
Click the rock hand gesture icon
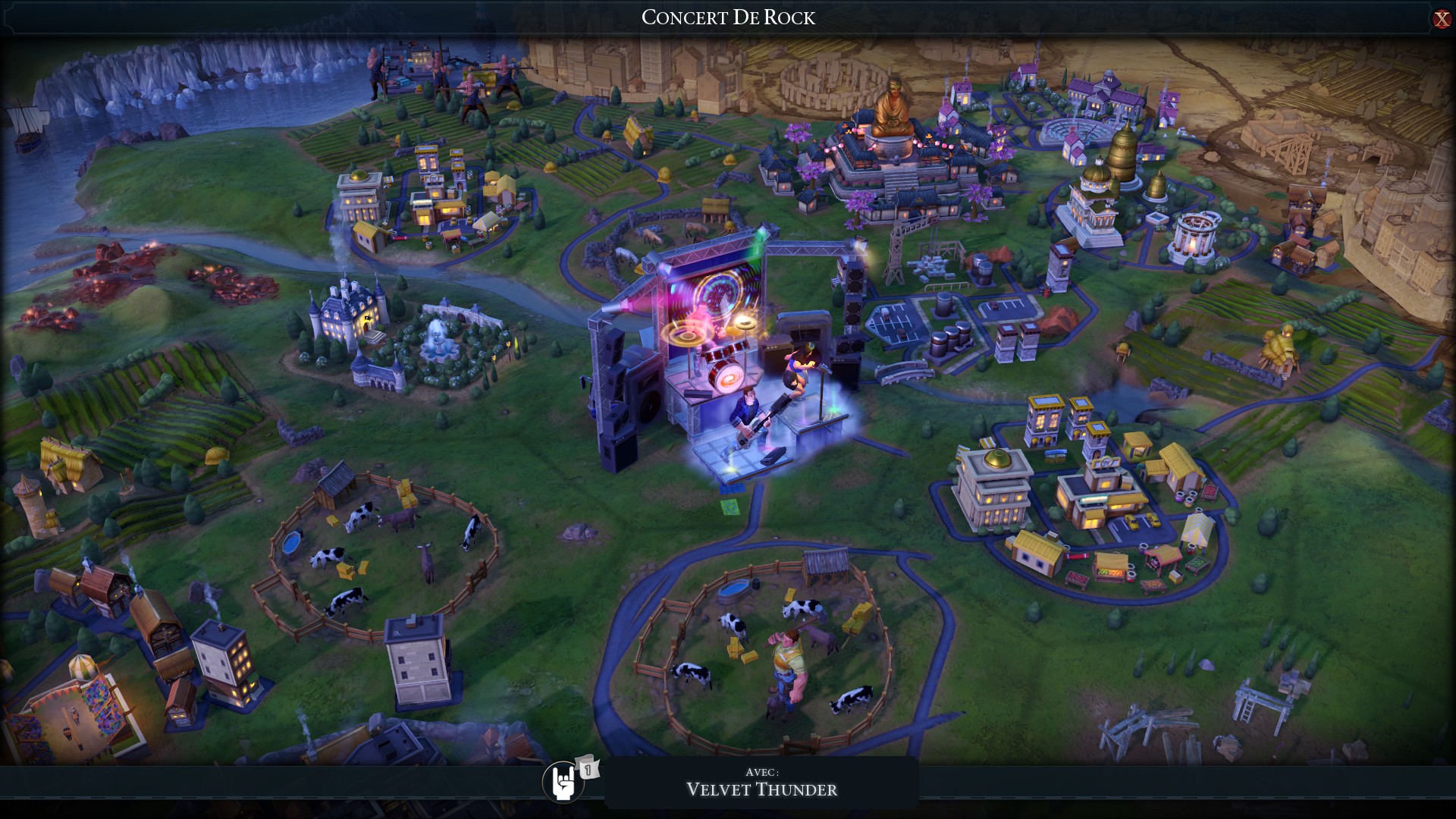563,782
